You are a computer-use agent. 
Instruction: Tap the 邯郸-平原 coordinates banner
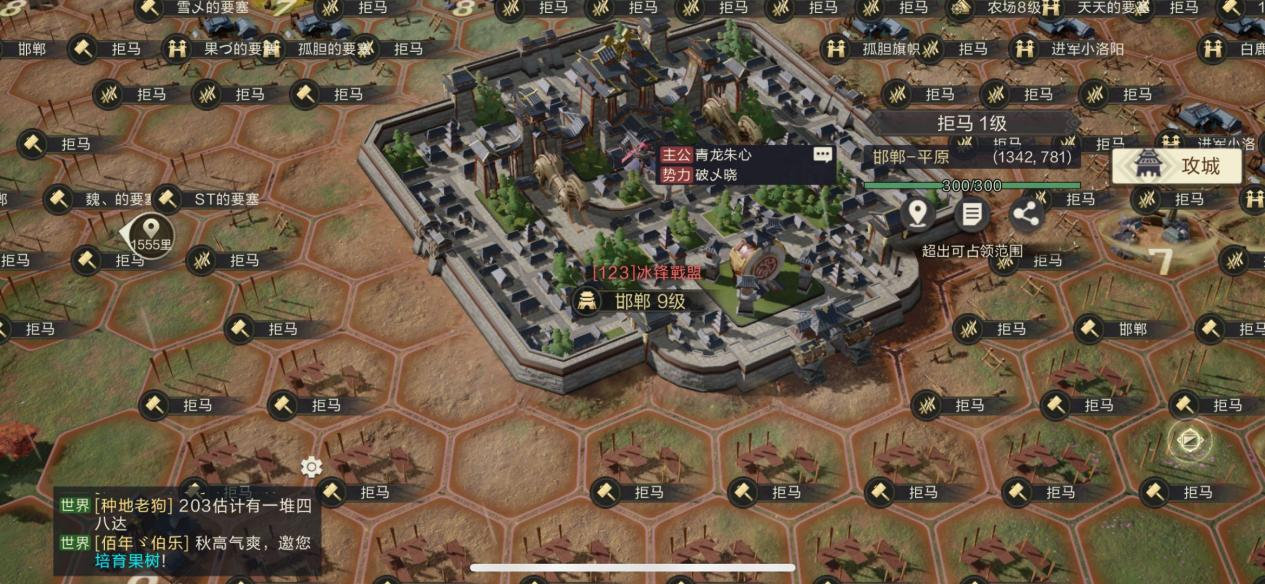click(x=971, y=157)
